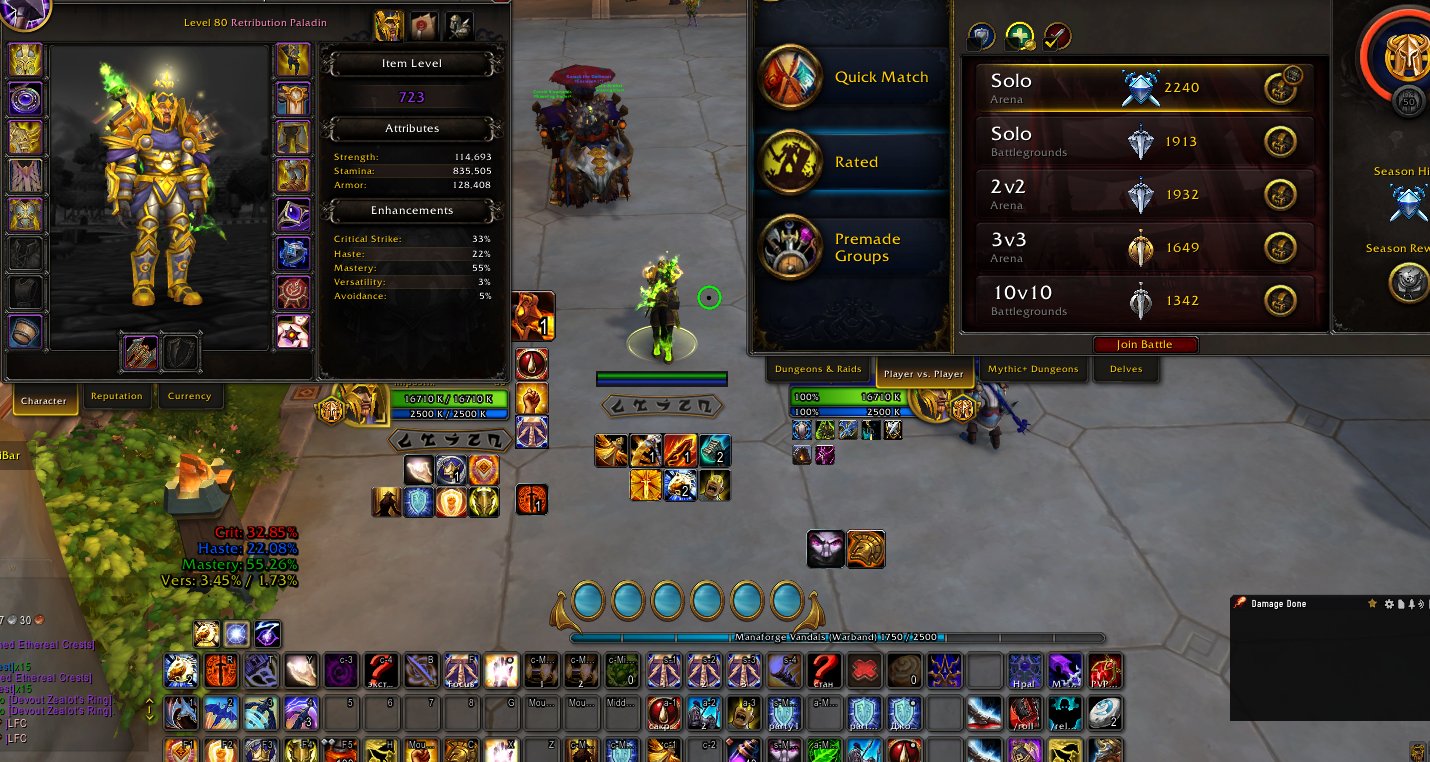
Task: Switch to the Dungeons & Raids tab
Action: point(818,369)
